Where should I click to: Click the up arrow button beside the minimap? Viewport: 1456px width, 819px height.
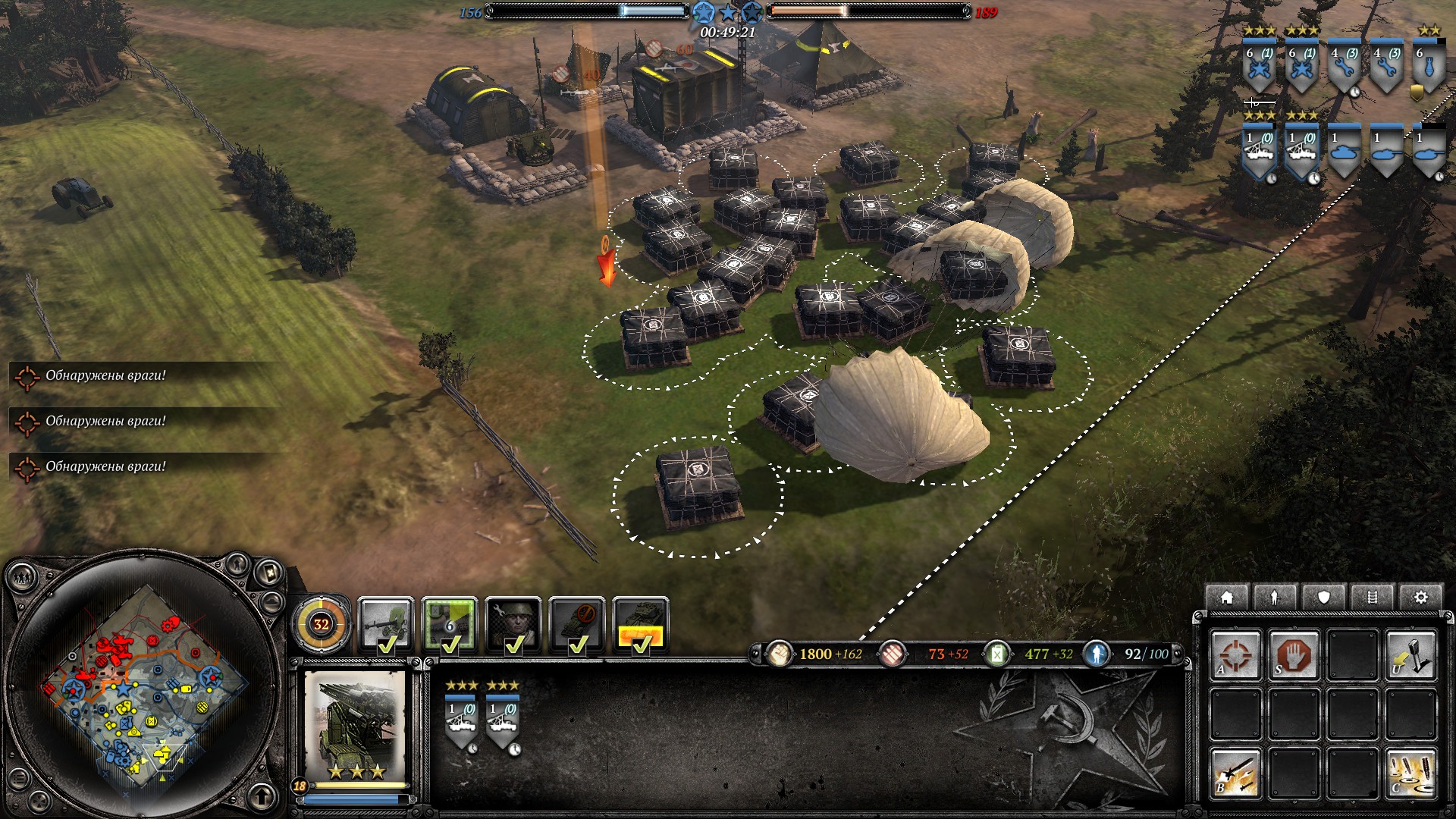click(x=262, y=796)
